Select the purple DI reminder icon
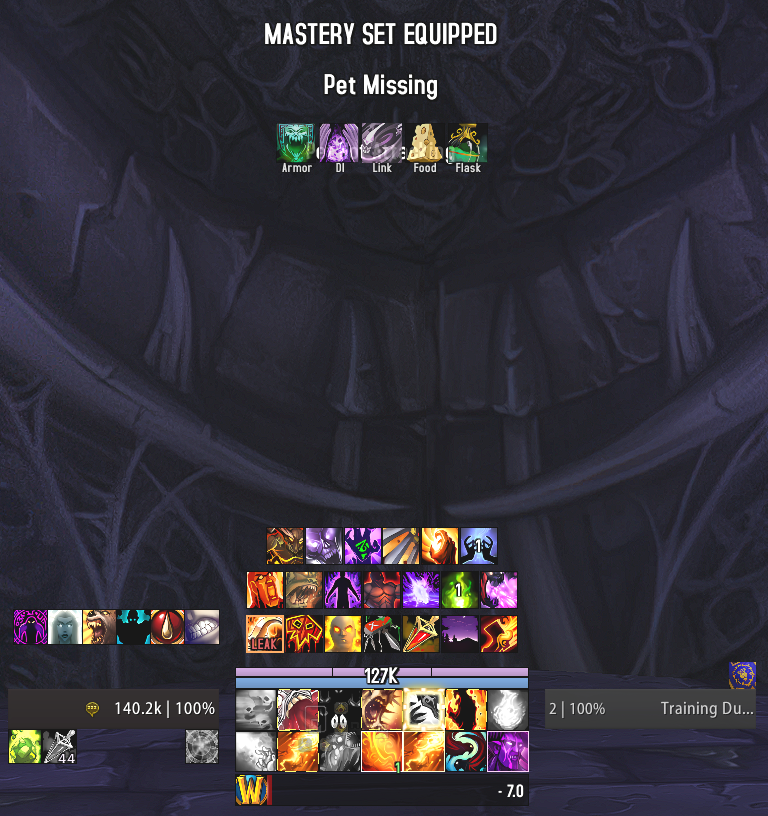This screenshot has height=816, width=768. click(339, 142)
